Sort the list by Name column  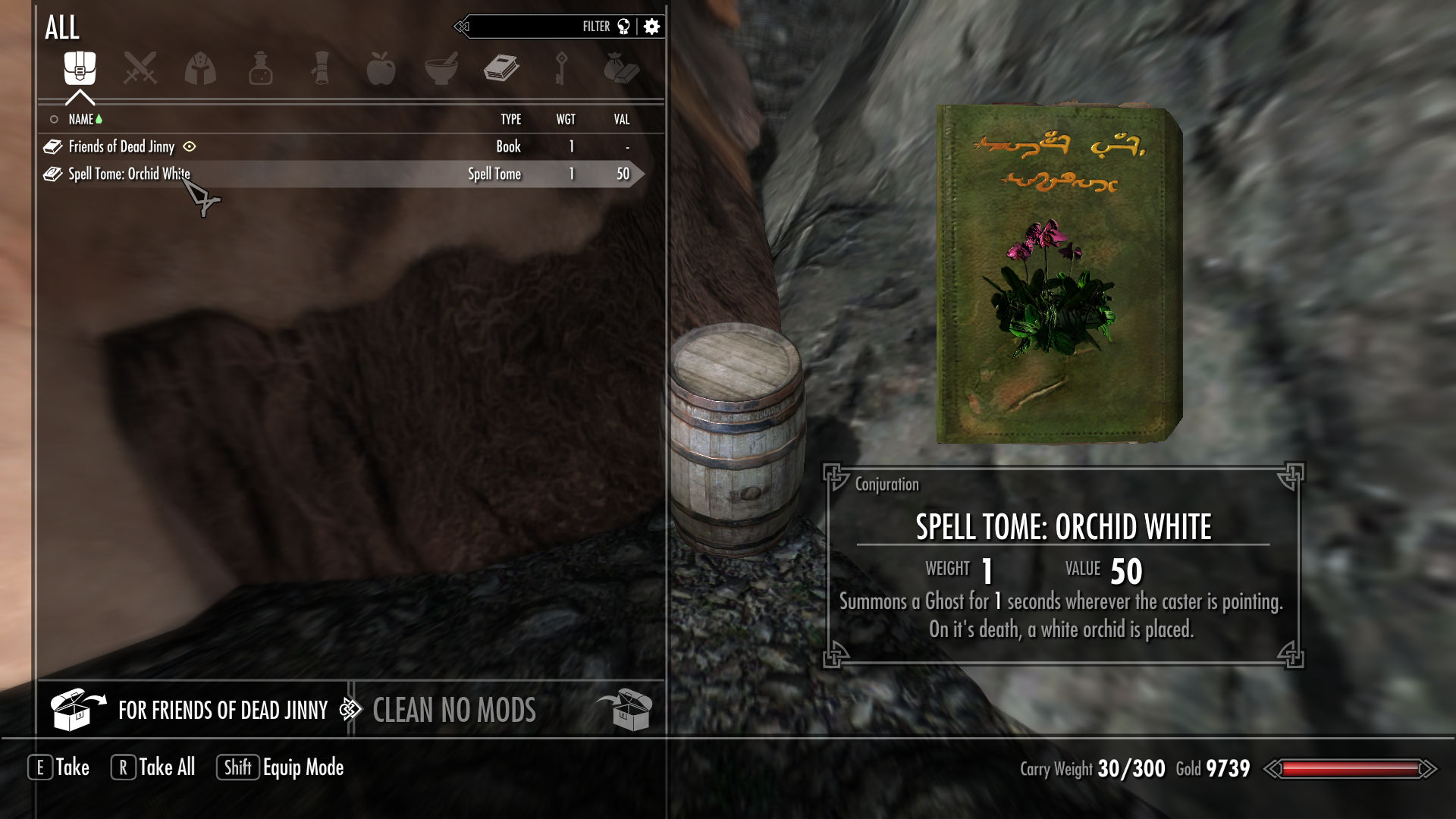[x=80, y=119]
